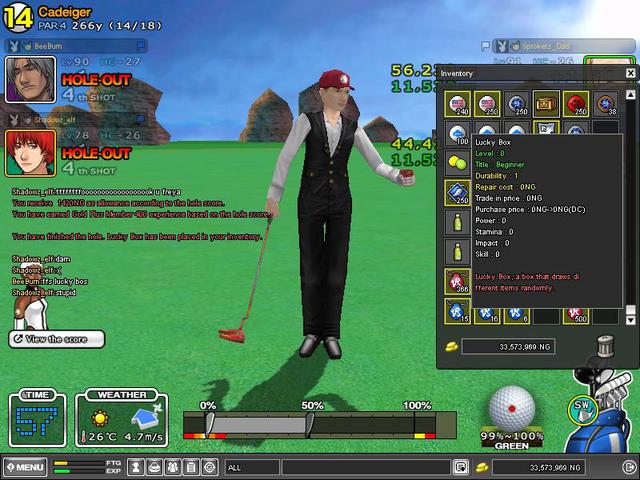Select the blue item with count 15

click(x=459, y=311)
